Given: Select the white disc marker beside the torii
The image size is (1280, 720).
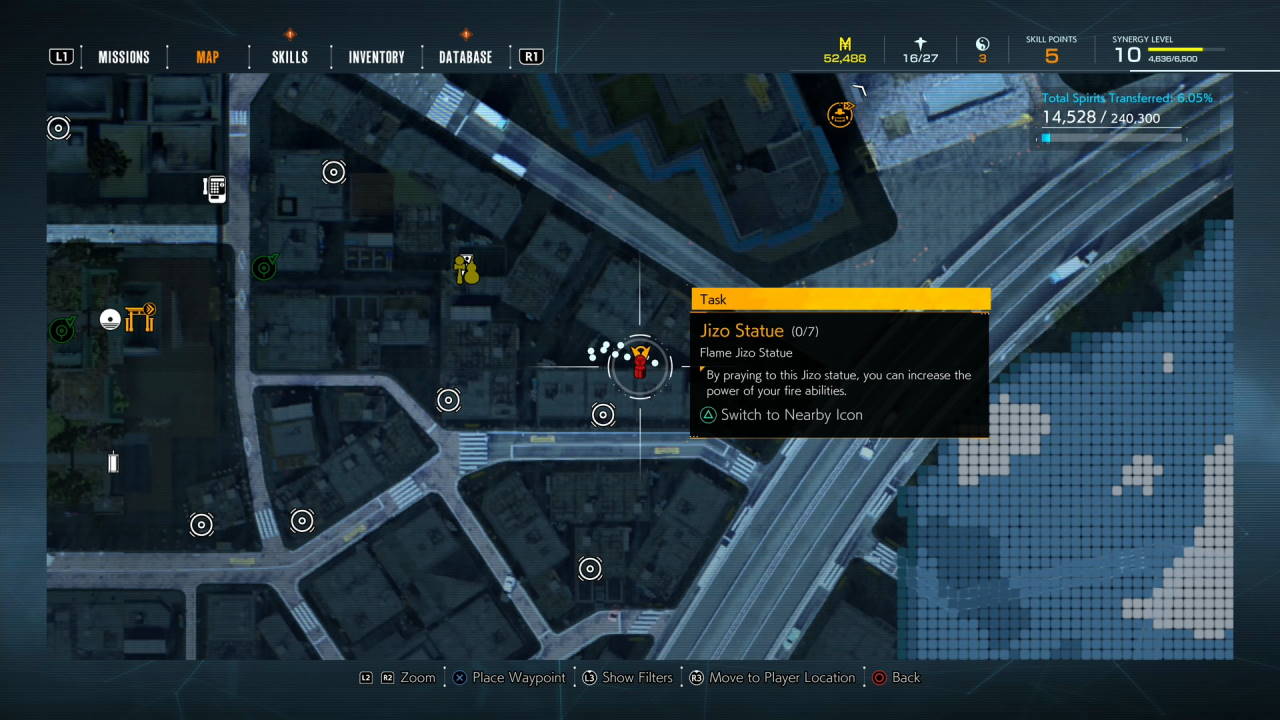Looking at the screenshot, I should pyautogui.click(x=111, y=320).
